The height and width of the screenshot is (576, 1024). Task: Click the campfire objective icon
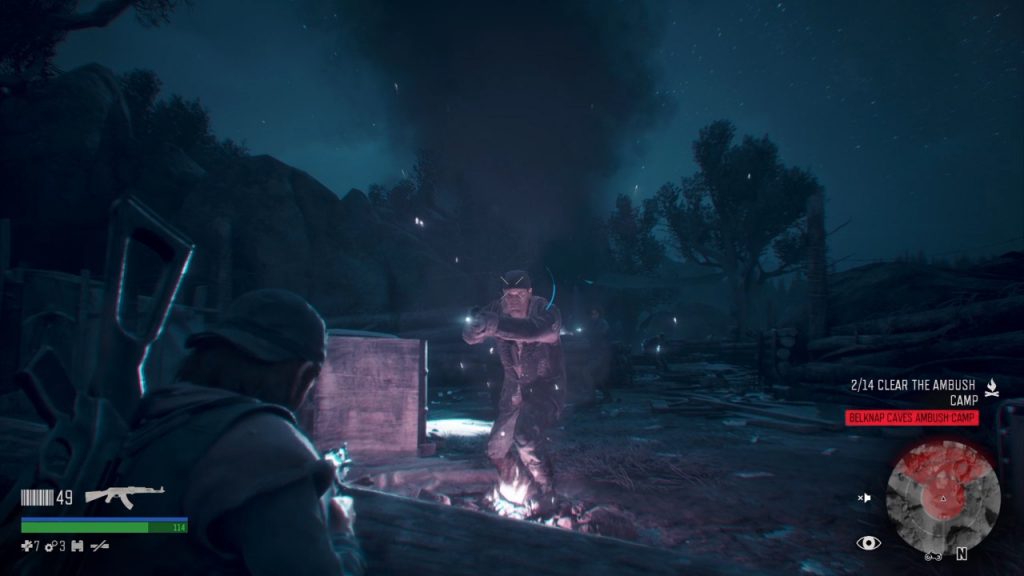coord(991,385)
